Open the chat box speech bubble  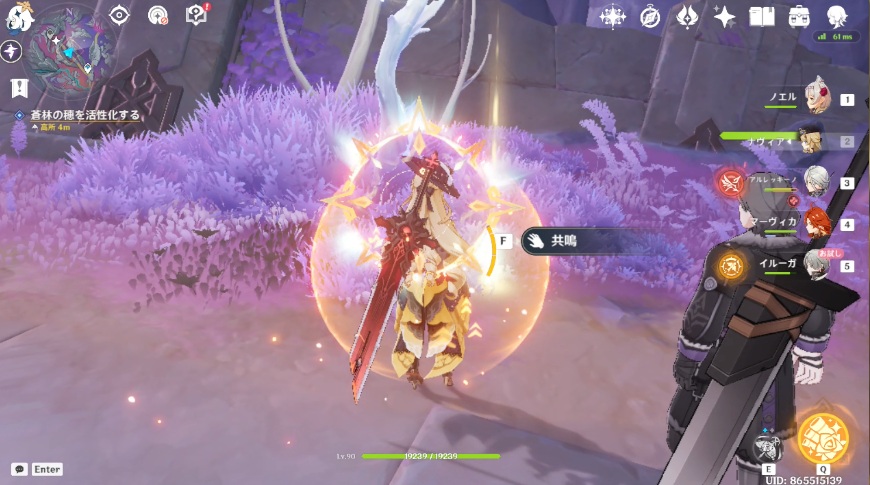(x=19, y=469)
